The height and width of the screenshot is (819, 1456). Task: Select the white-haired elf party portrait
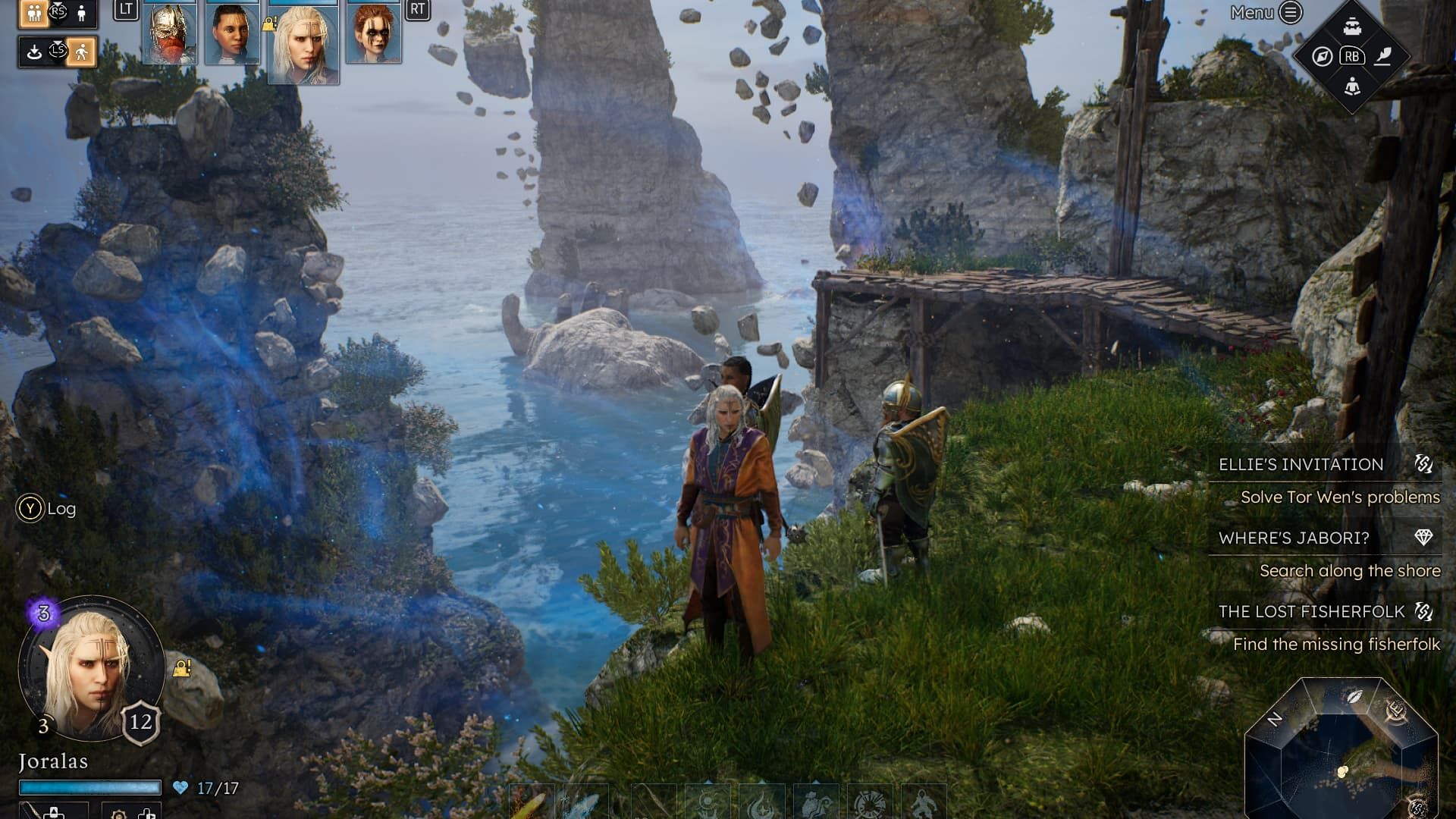click(x=303, y=43)
